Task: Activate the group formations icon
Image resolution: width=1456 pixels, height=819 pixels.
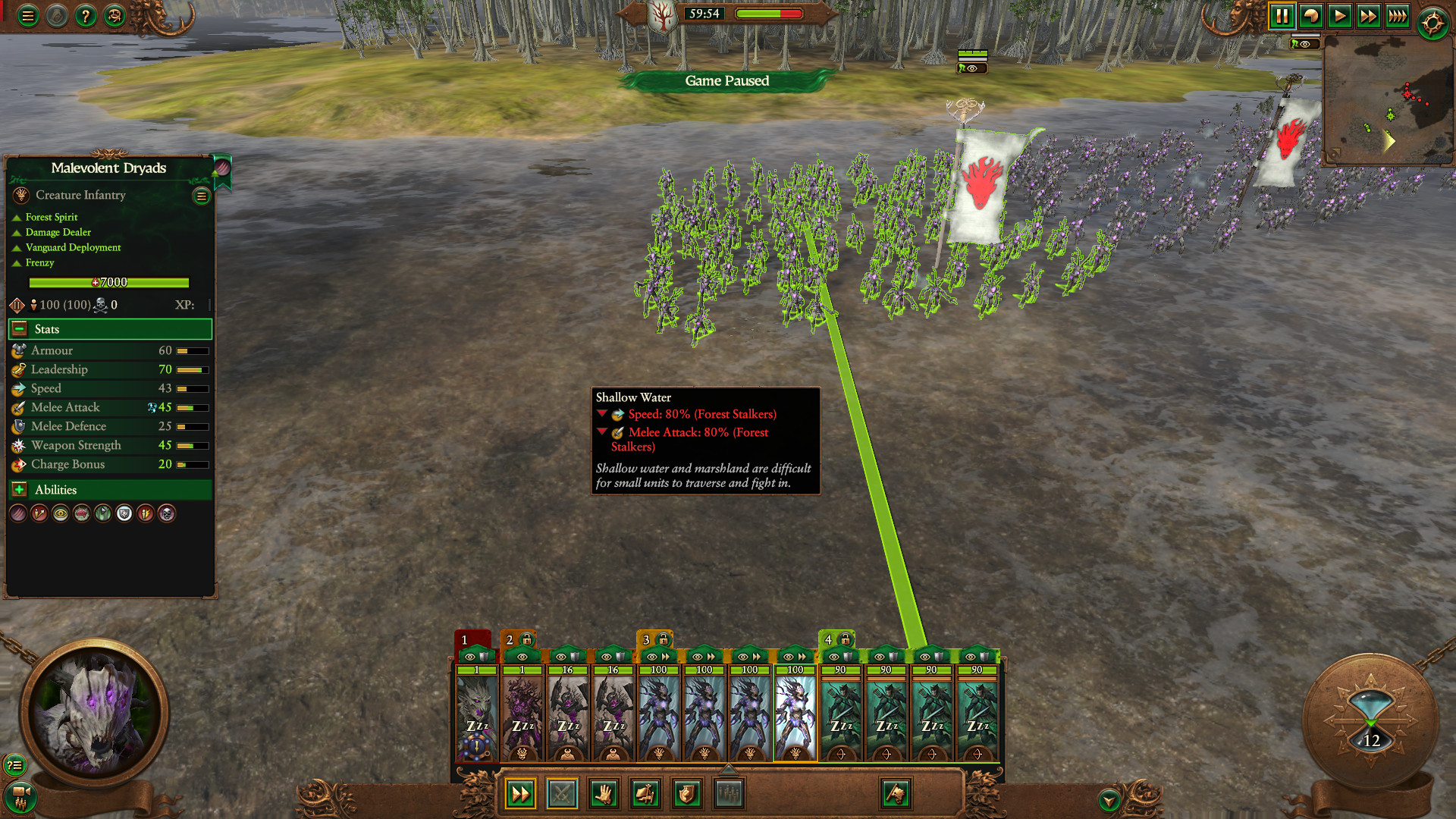Action: (x=729, y=794)
